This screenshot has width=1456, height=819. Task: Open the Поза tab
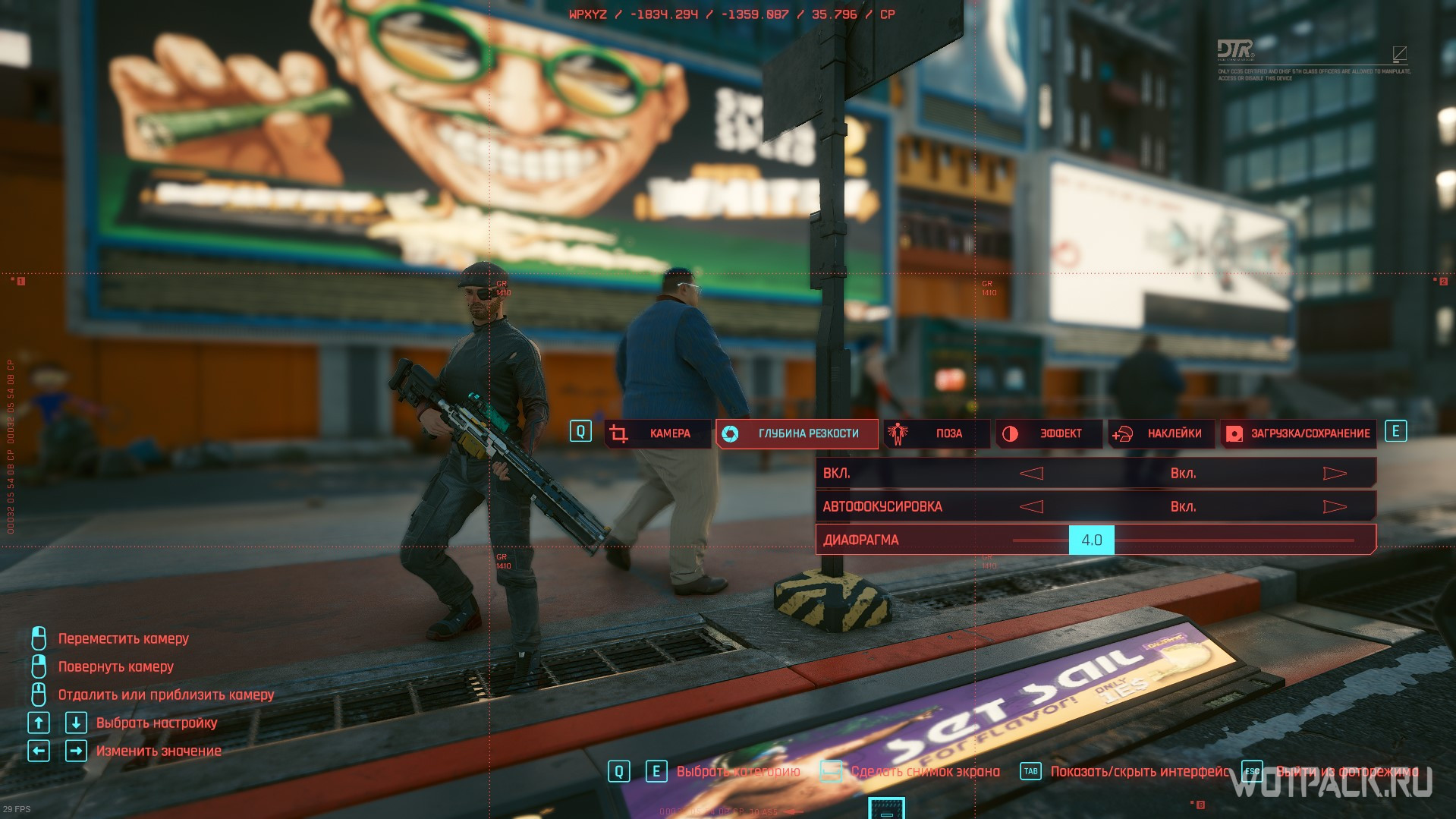[x=937, y=433]
